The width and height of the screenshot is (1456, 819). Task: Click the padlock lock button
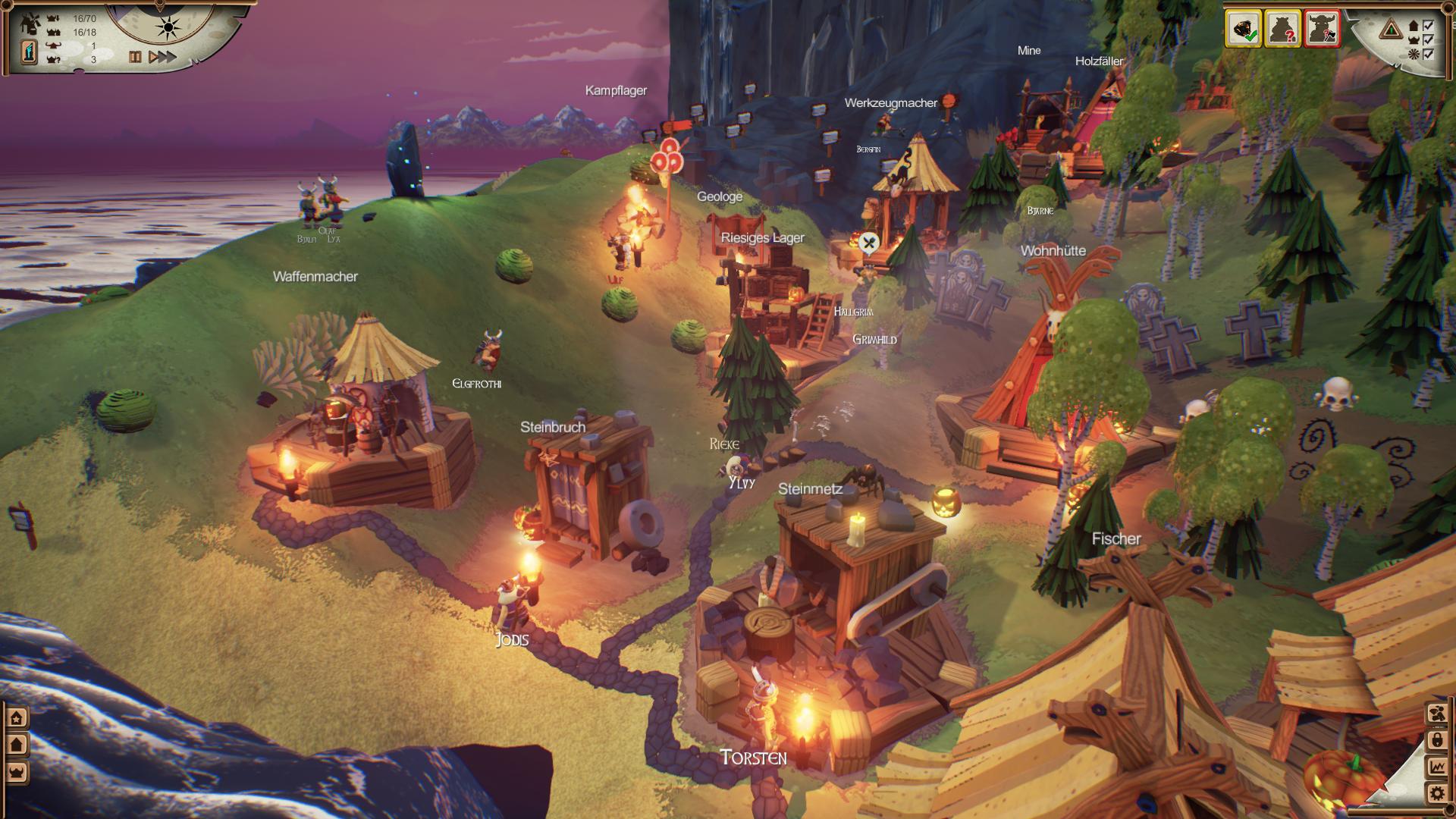pos(1436,739)
